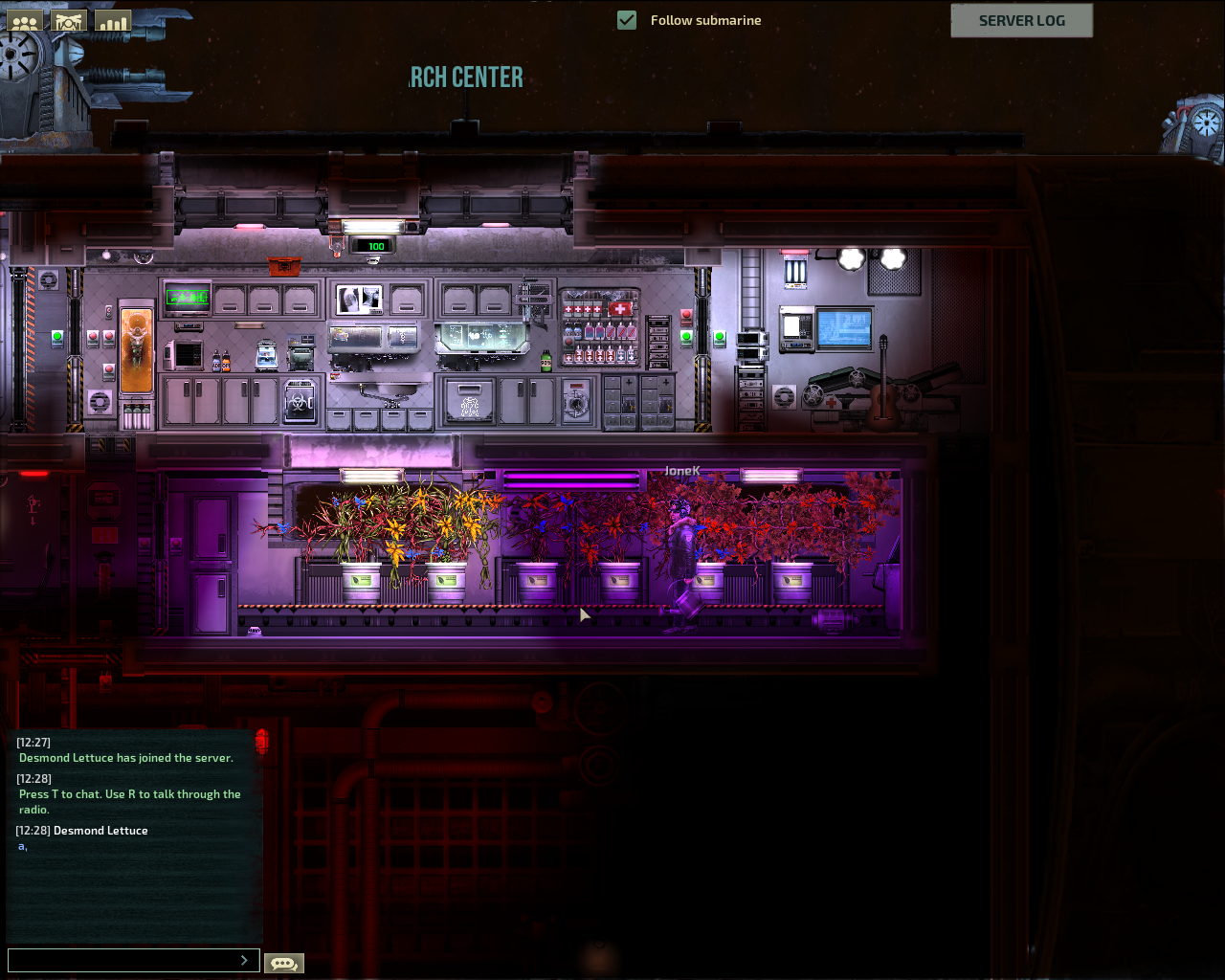
Task: Toggle the Follow submarine checkbox
Action: point(627,20)
